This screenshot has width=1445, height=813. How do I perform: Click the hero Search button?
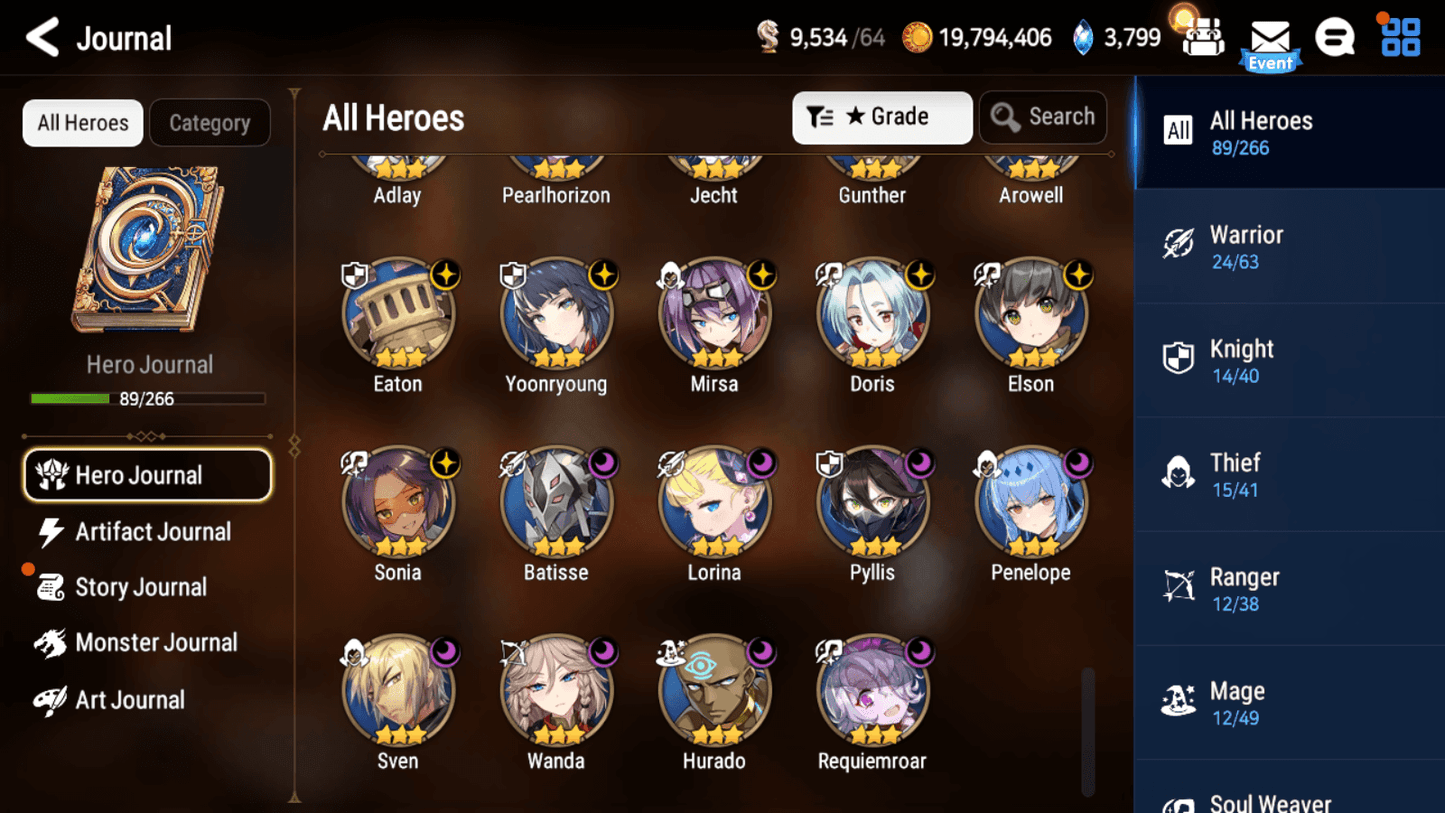click(x=1042, y=117)
